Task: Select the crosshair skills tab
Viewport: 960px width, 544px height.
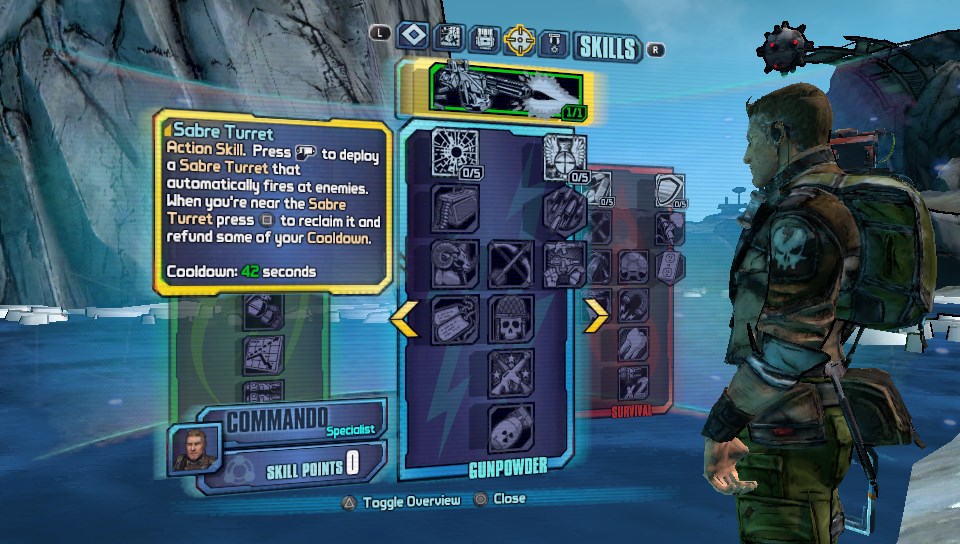Action: pyautogui.click(x=520, y=39)
